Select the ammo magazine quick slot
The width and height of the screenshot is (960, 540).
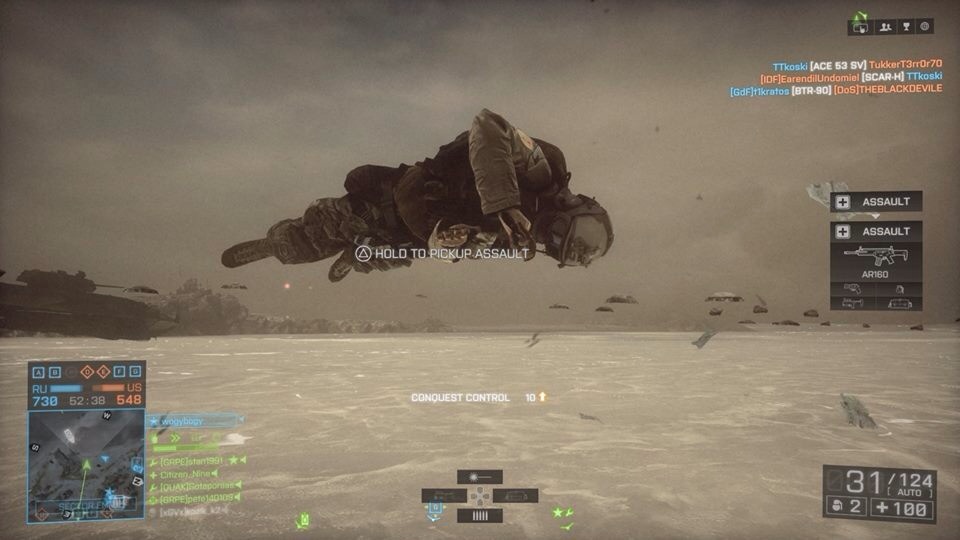click(479, 516)
